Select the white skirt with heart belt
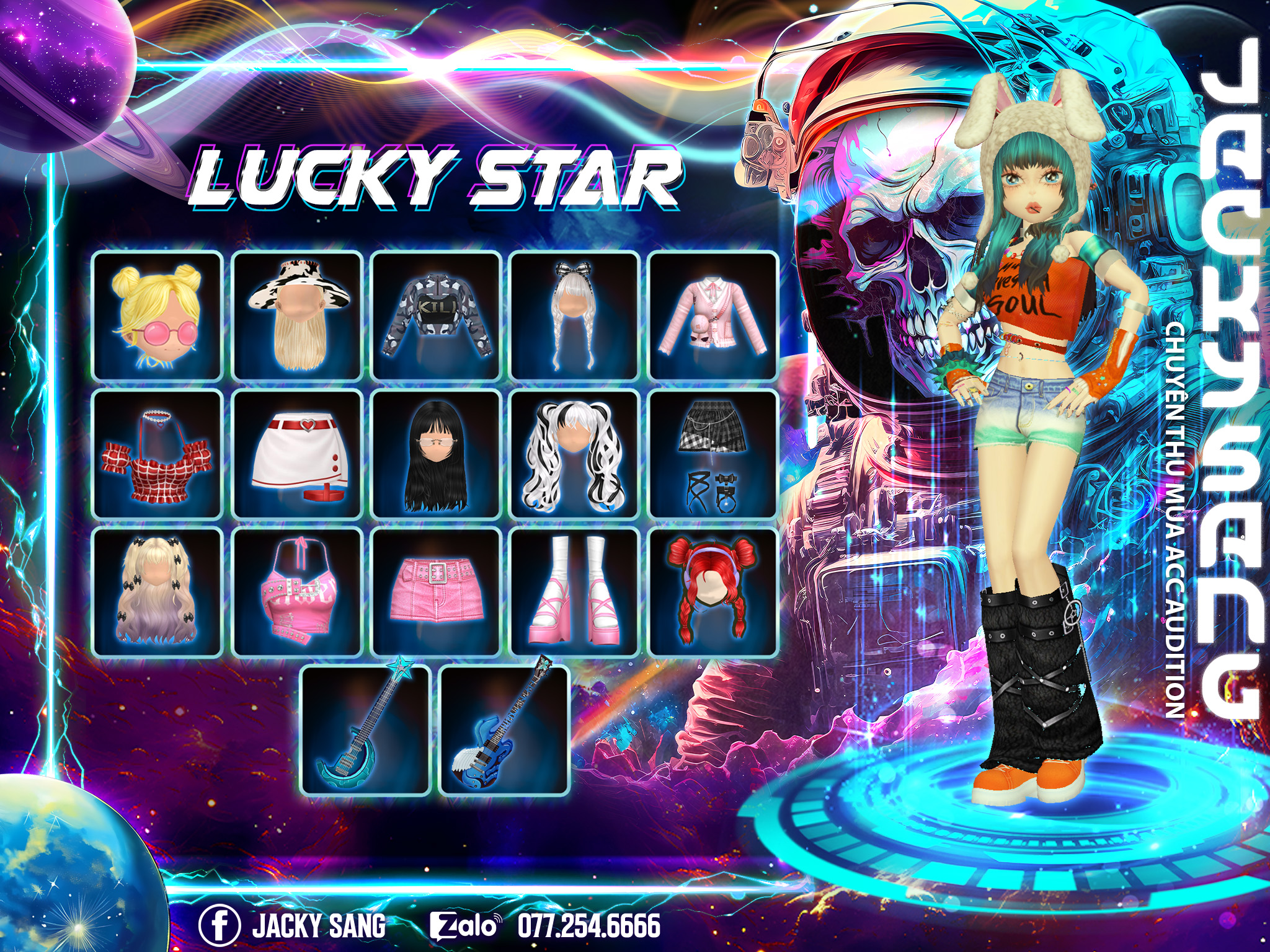Screen dimensions: 1270x952 [x=297, y=454]
